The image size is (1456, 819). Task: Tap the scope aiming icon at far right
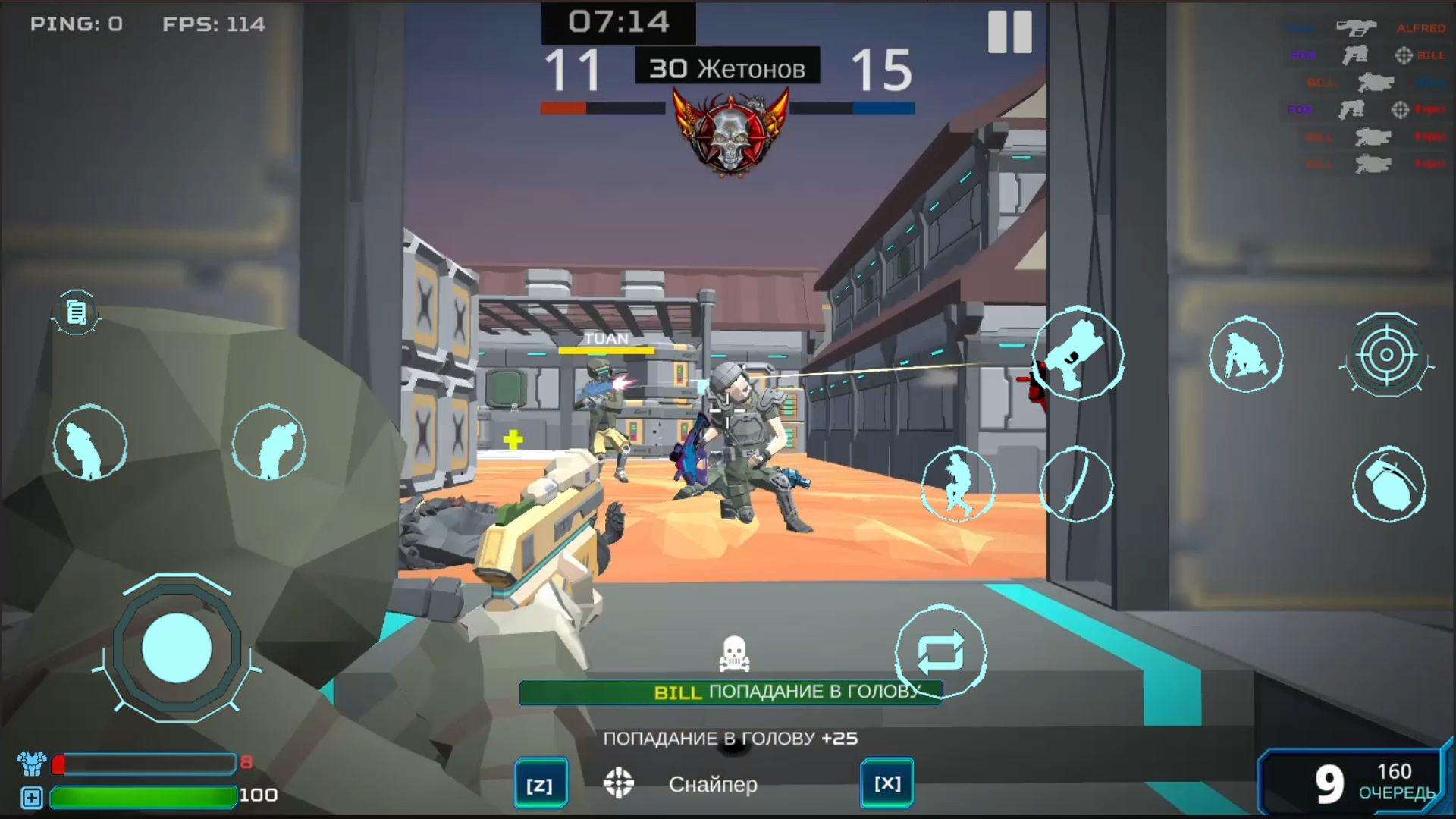(x=1389, y=354)
